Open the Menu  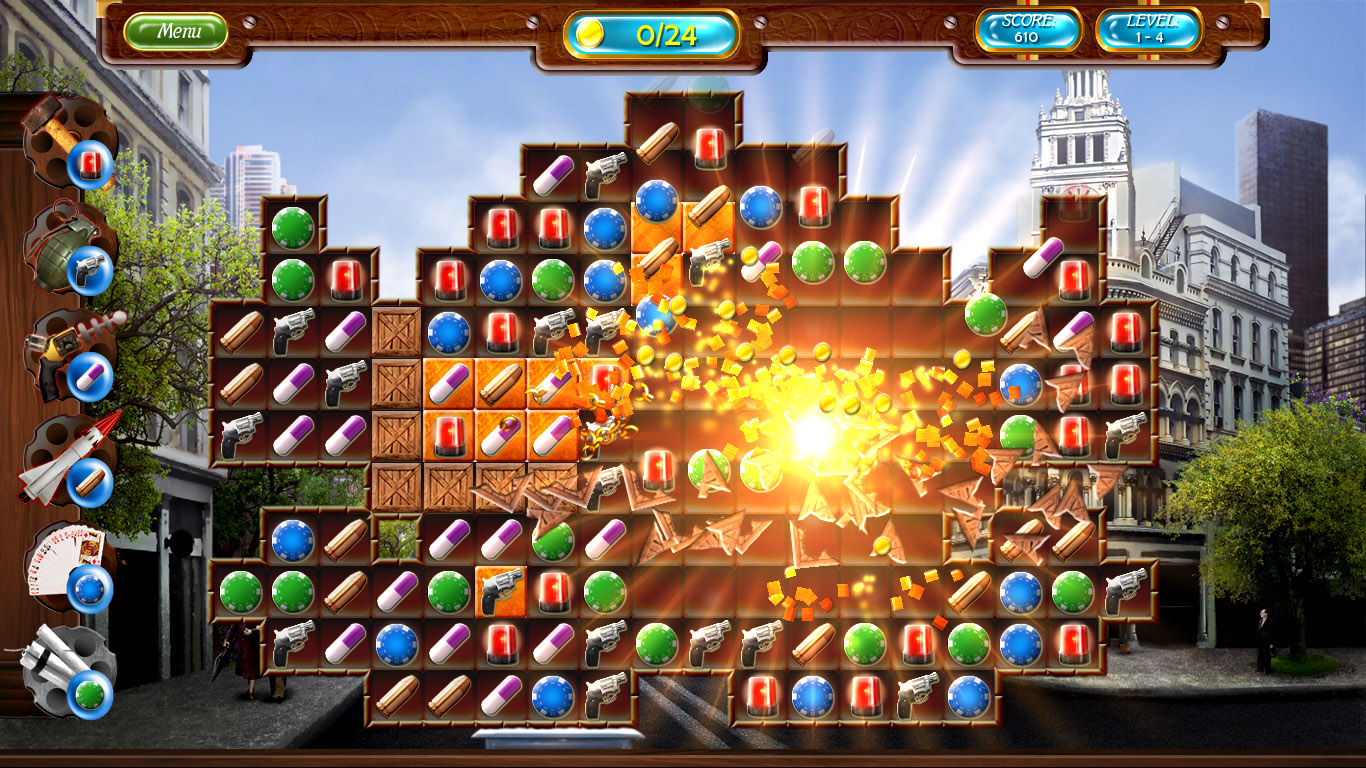coord(178,30)
